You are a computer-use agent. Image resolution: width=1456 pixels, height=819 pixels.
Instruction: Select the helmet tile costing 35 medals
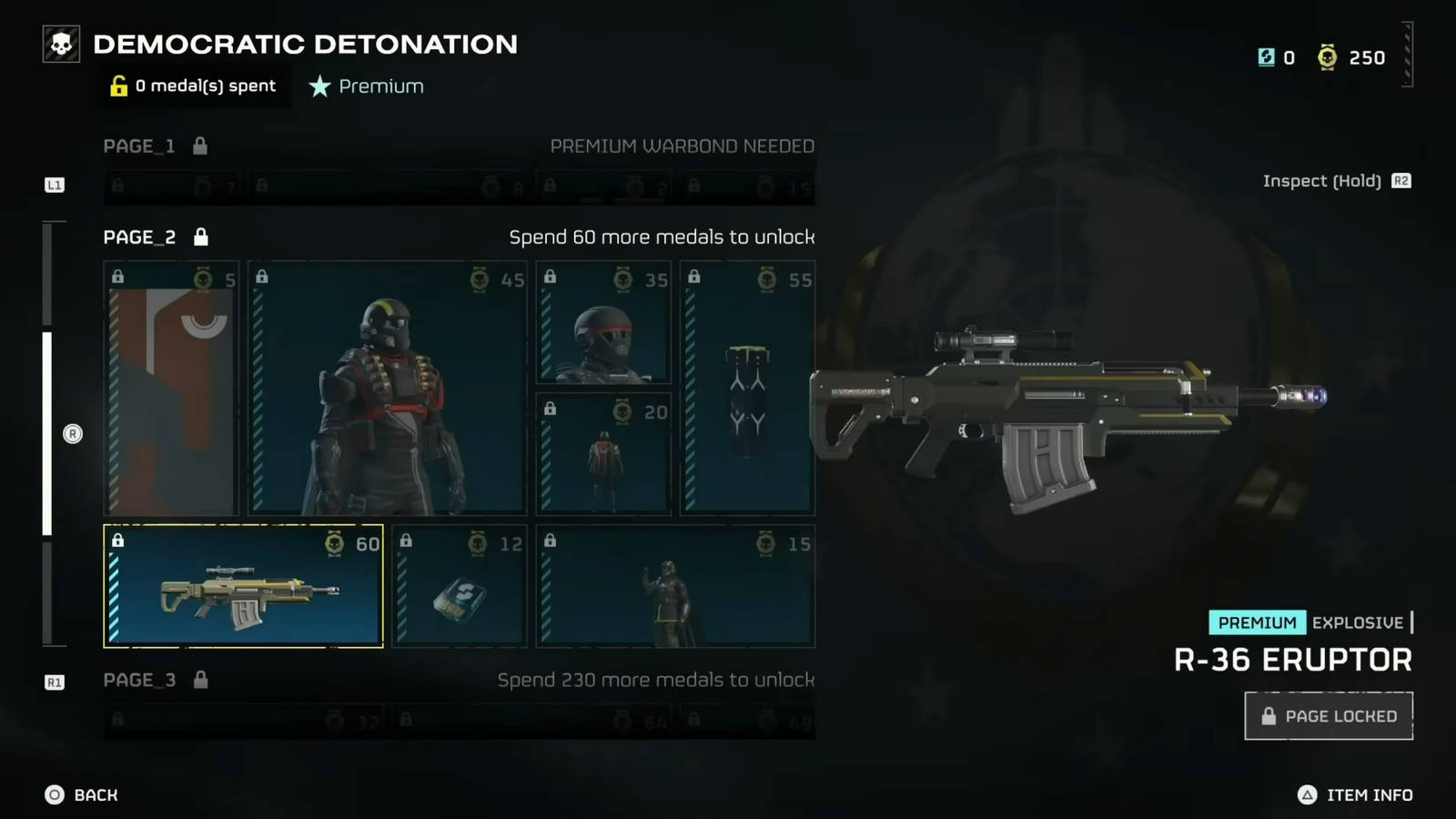pos(603,323)
